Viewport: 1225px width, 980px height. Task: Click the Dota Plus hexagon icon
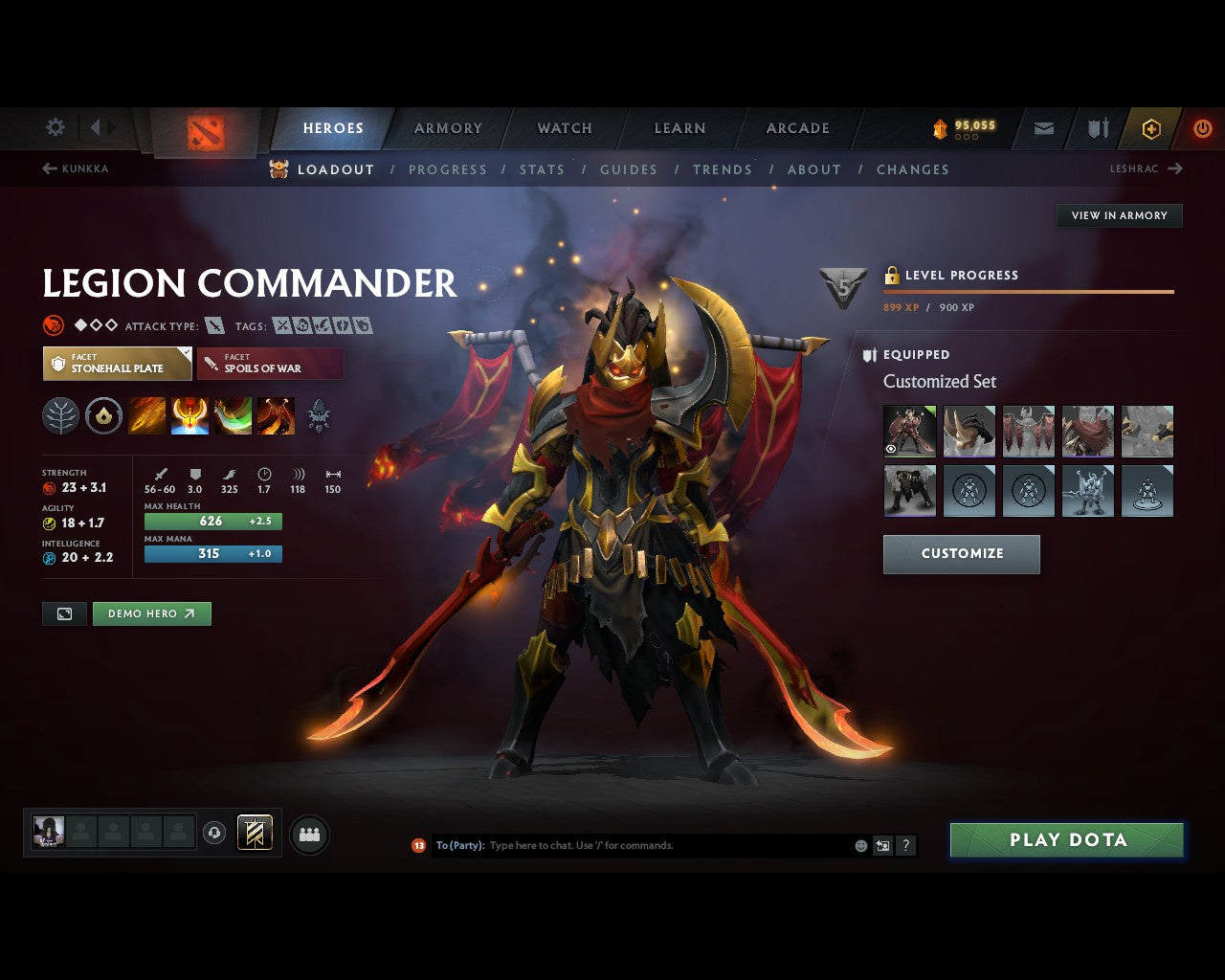(1151, 127)
